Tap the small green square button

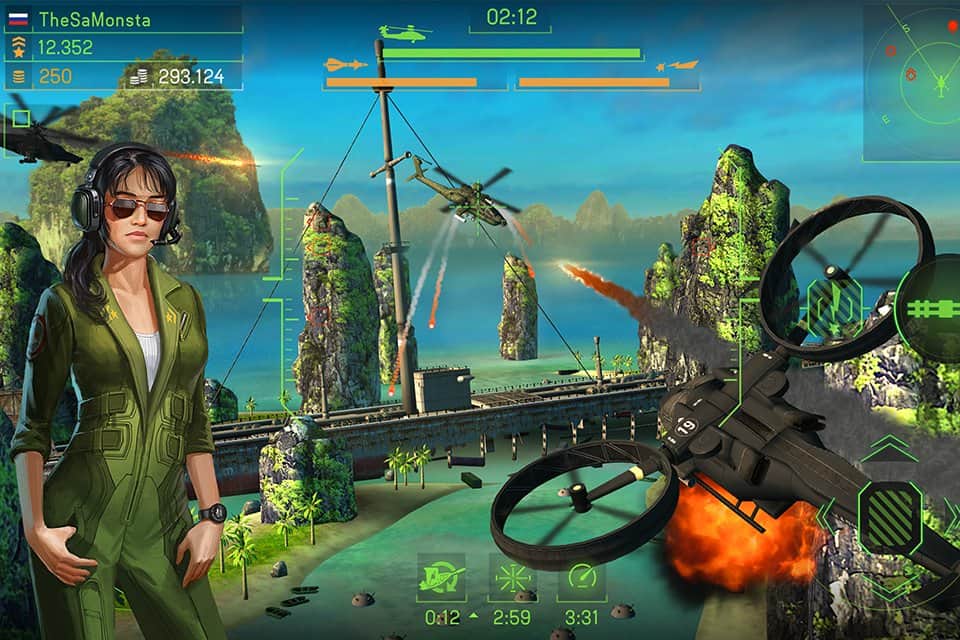[x=20, y=119]
